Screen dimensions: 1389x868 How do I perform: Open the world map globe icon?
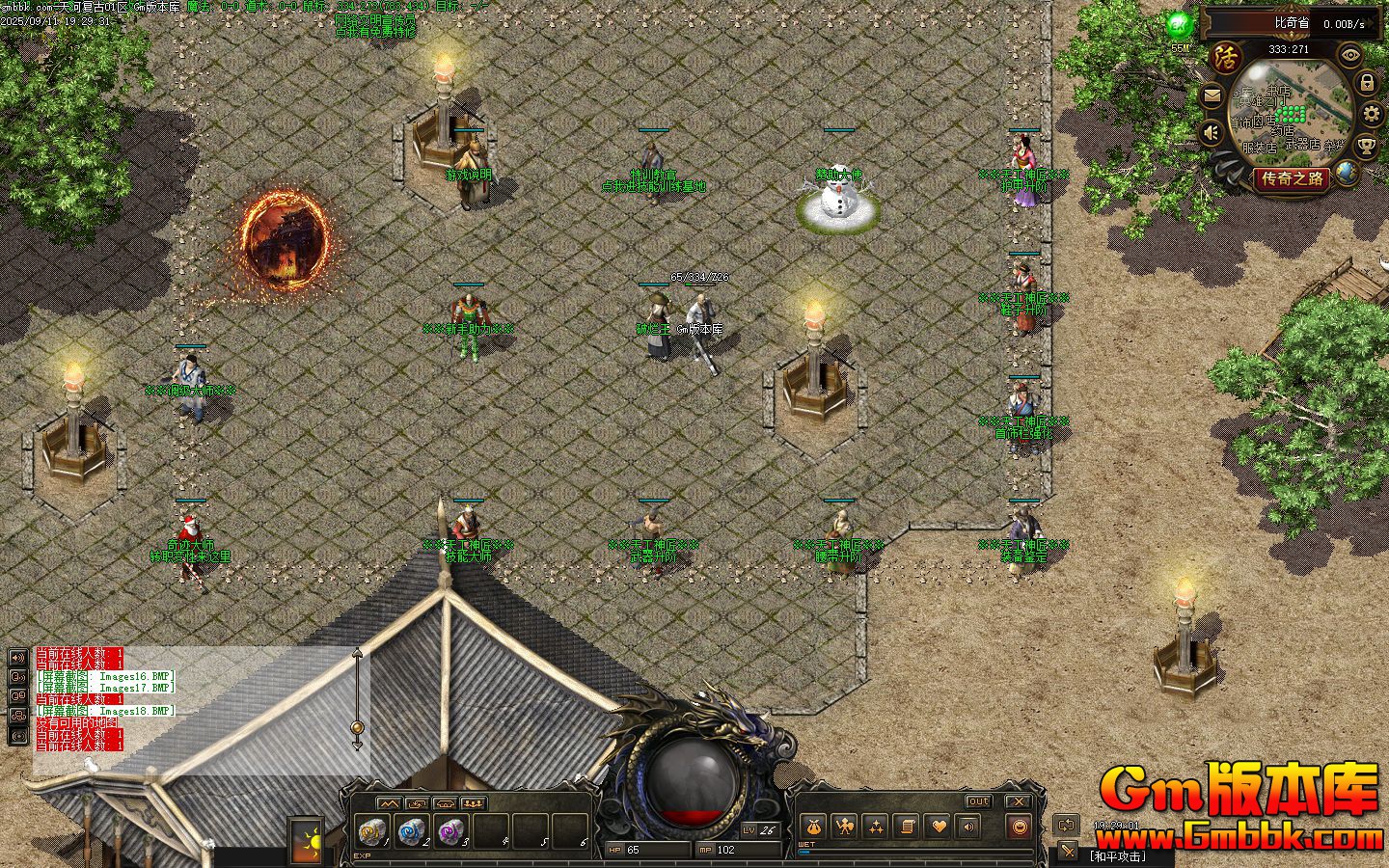pyautogui.click(x=1346, y=174)
